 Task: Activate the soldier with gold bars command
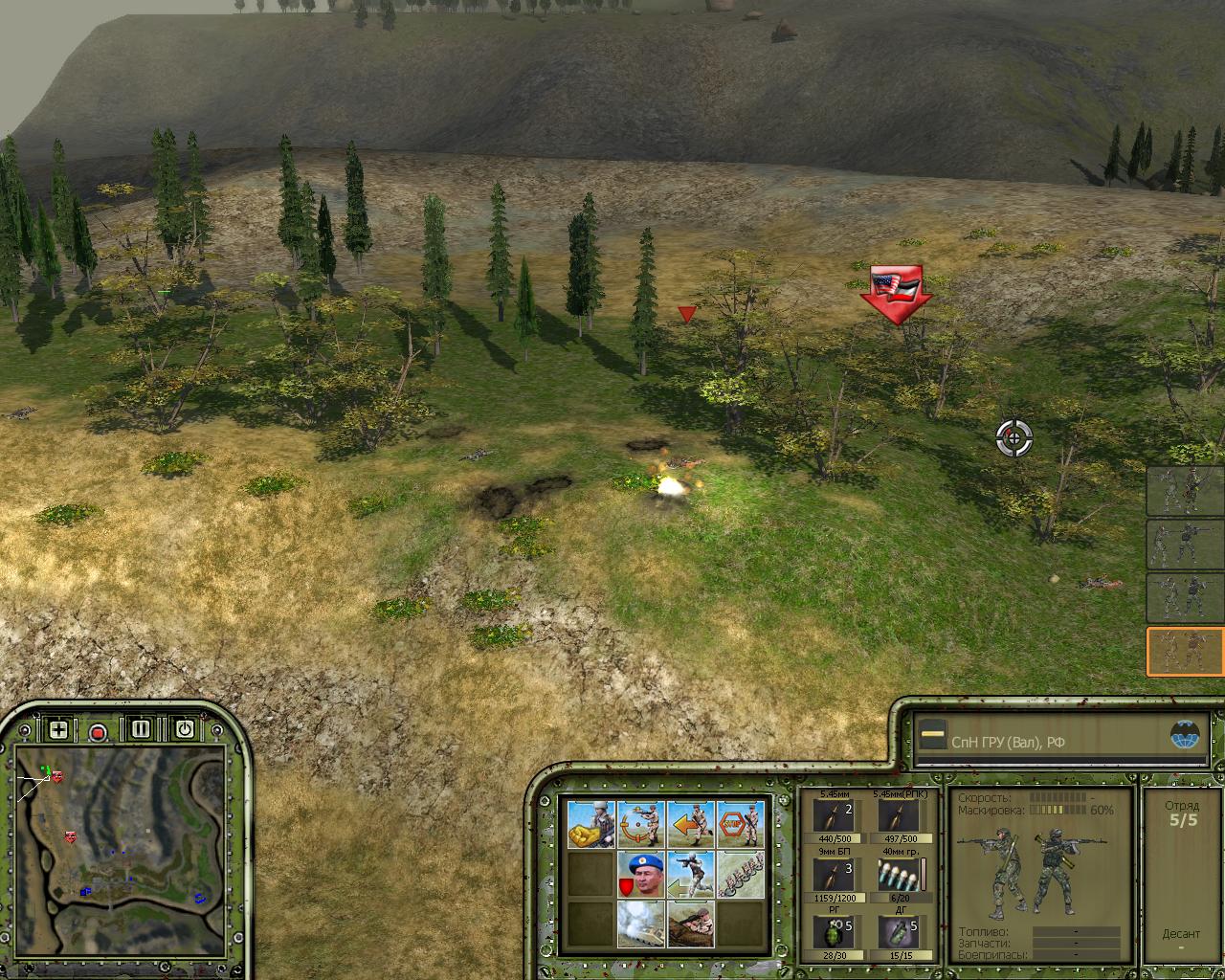(x=590, y=825)
